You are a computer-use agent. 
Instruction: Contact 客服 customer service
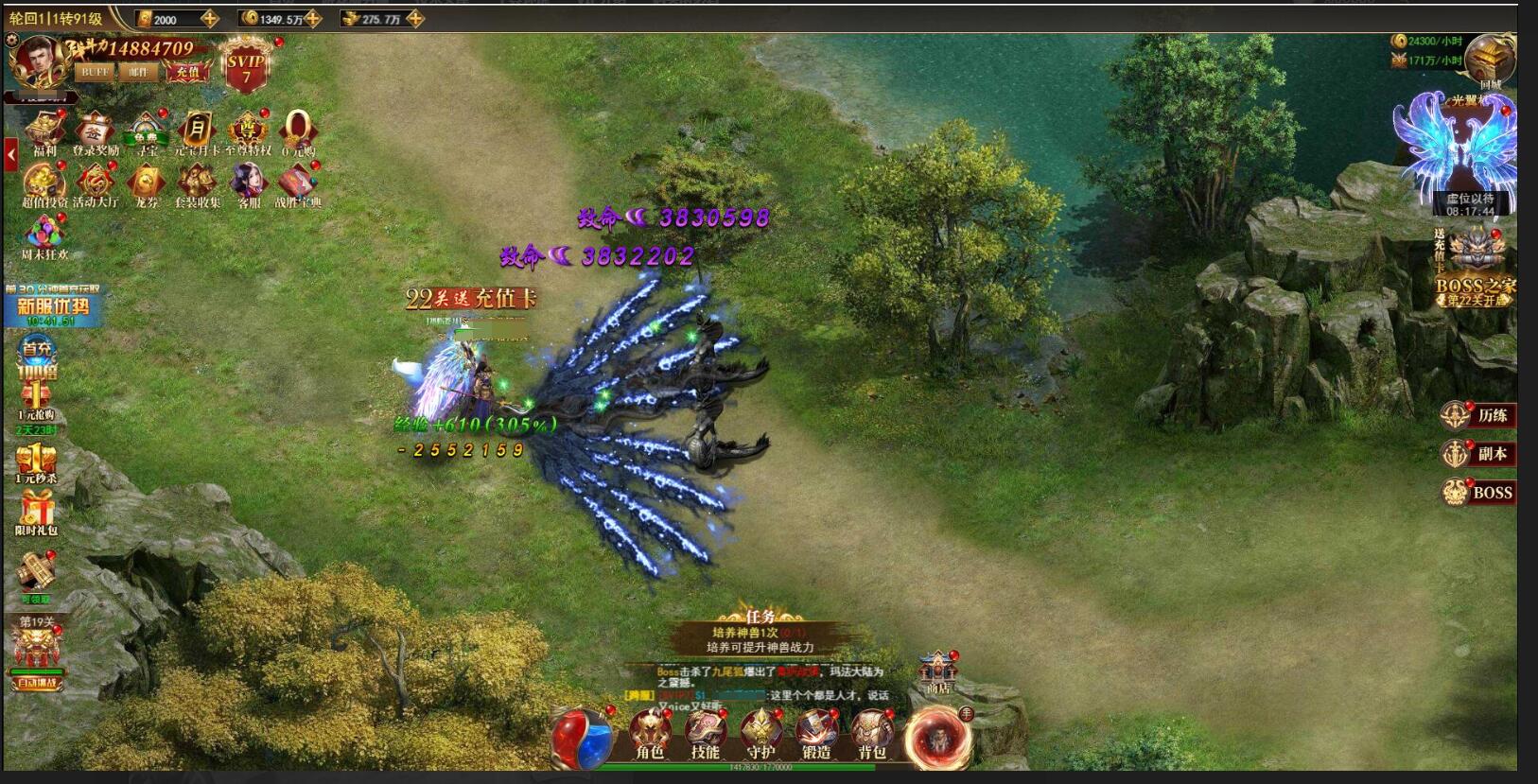[249, 183]
